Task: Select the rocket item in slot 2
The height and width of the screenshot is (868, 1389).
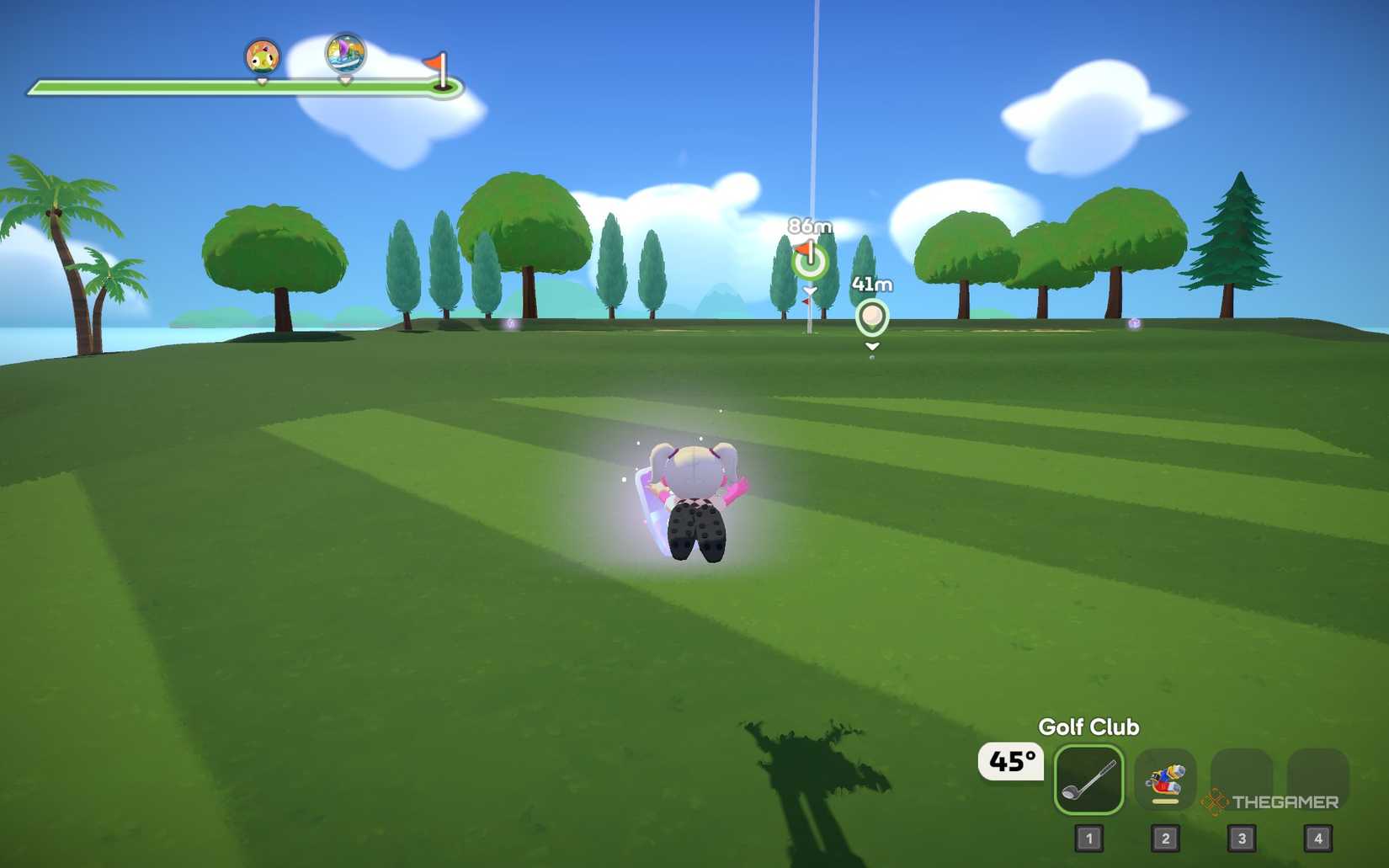Action: pos(1164,782)
